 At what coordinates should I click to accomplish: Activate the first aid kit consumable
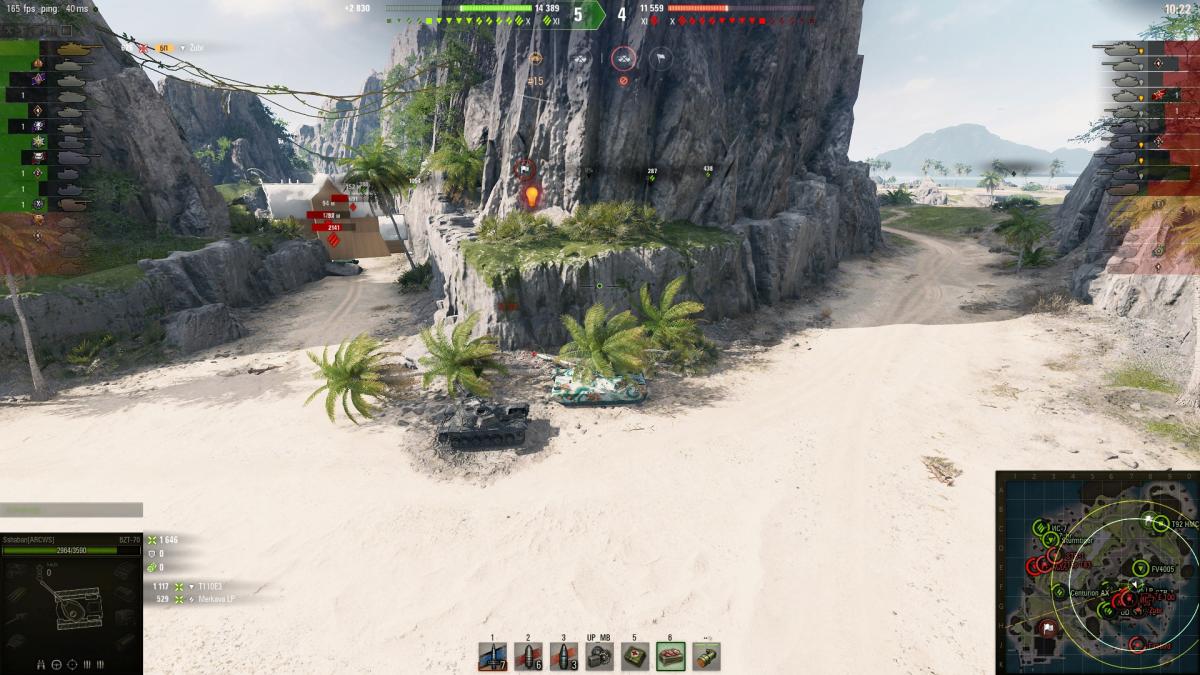pos(635,656)
